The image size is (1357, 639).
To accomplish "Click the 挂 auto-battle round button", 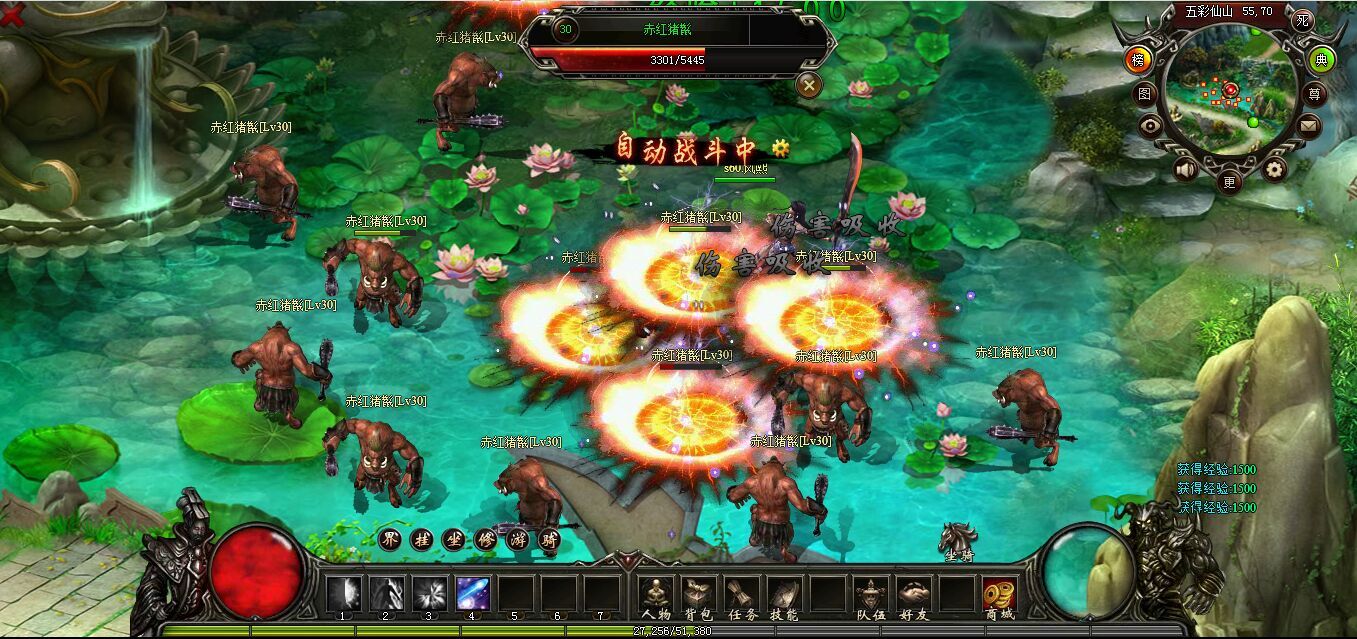I will (x=422, y=540).
